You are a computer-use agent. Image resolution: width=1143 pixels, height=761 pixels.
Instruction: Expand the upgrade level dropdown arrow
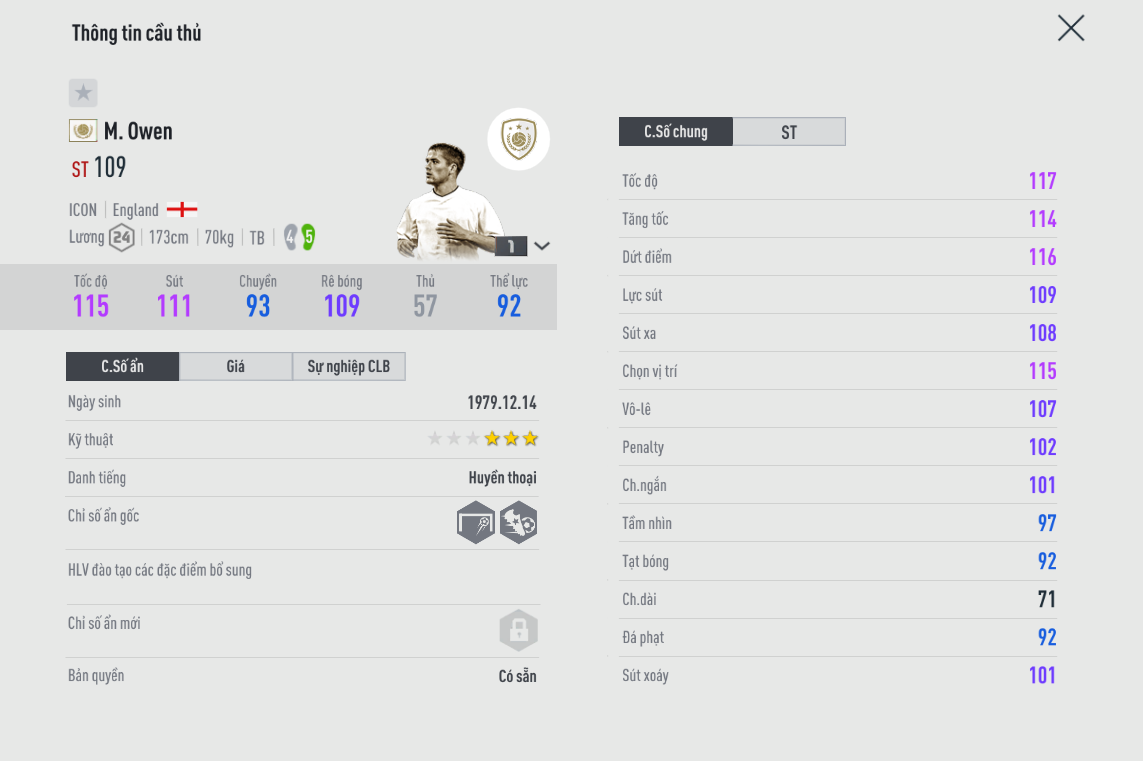point(542,246)
